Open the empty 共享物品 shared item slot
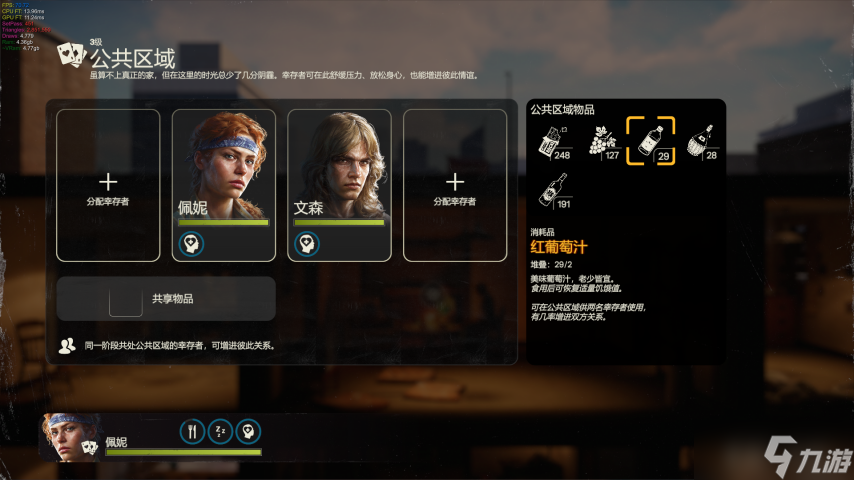Image resolution: width=854 pixels, height=480 pixels. click(x=125, y=299)
